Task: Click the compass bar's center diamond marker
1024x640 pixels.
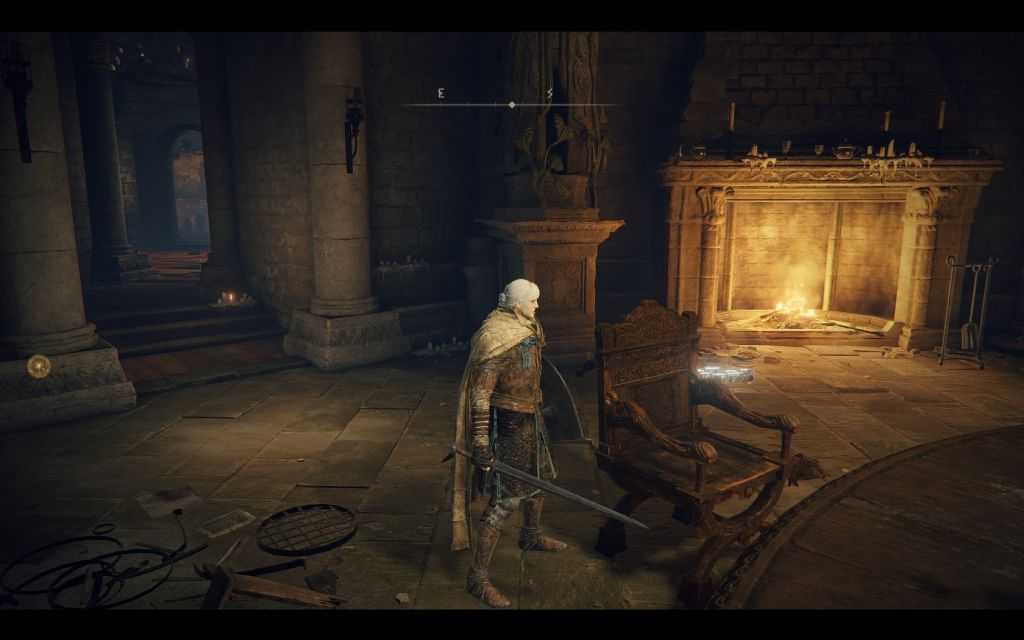Action: click(512, 104)
